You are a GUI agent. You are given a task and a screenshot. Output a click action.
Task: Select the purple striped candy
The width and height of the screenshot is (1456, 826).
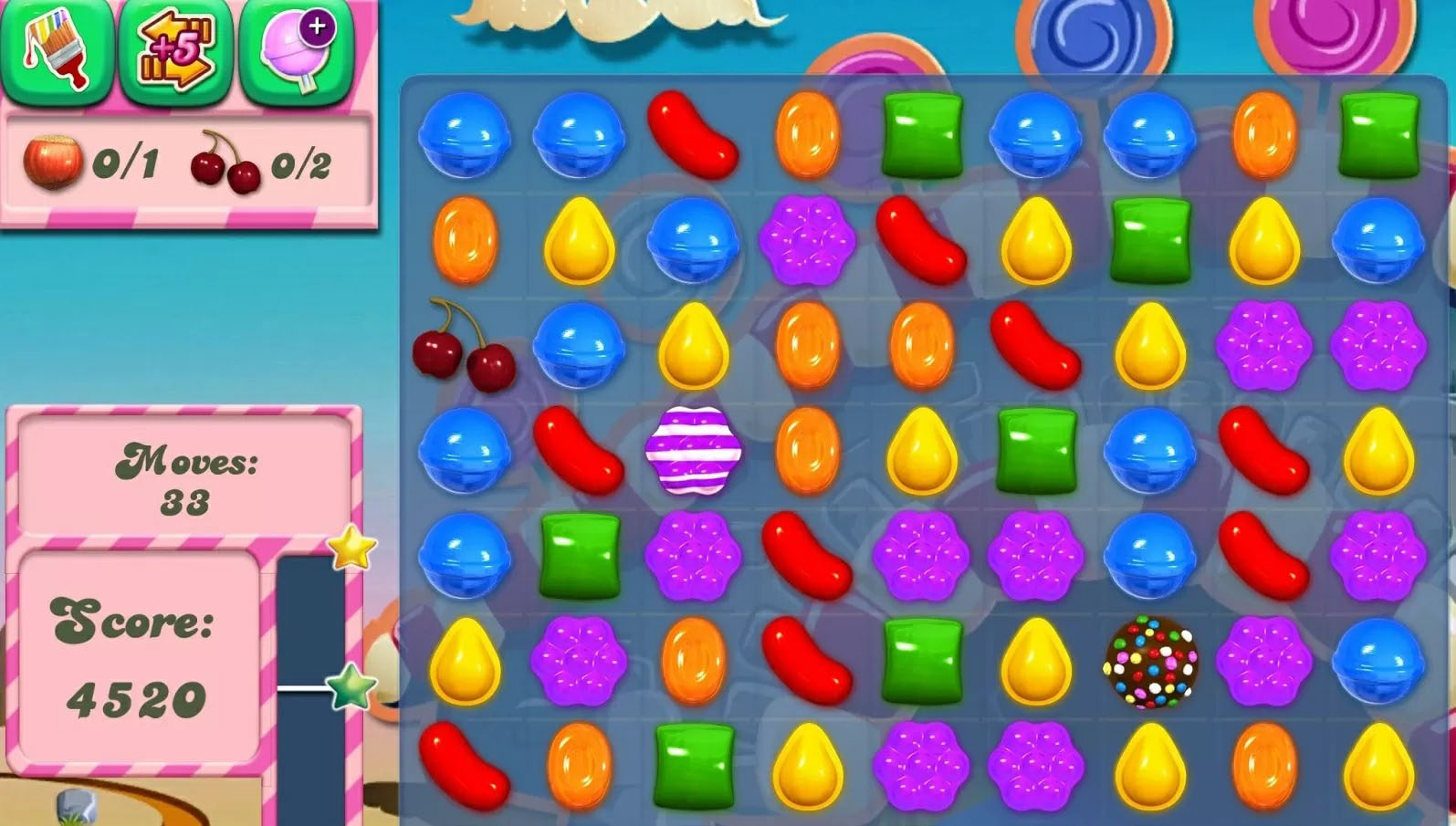696,451
